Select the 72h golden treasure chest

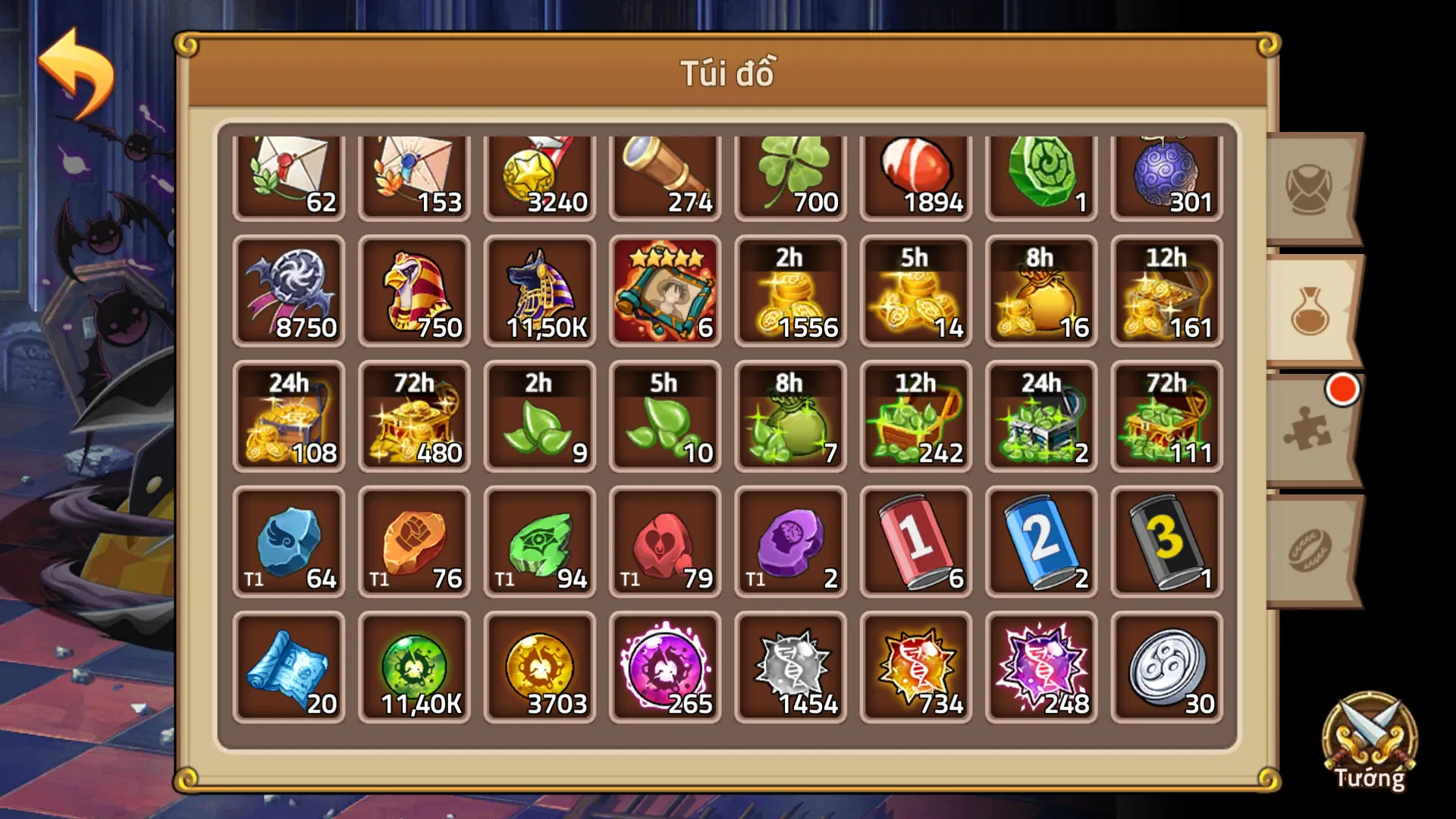tap(415, 417)
